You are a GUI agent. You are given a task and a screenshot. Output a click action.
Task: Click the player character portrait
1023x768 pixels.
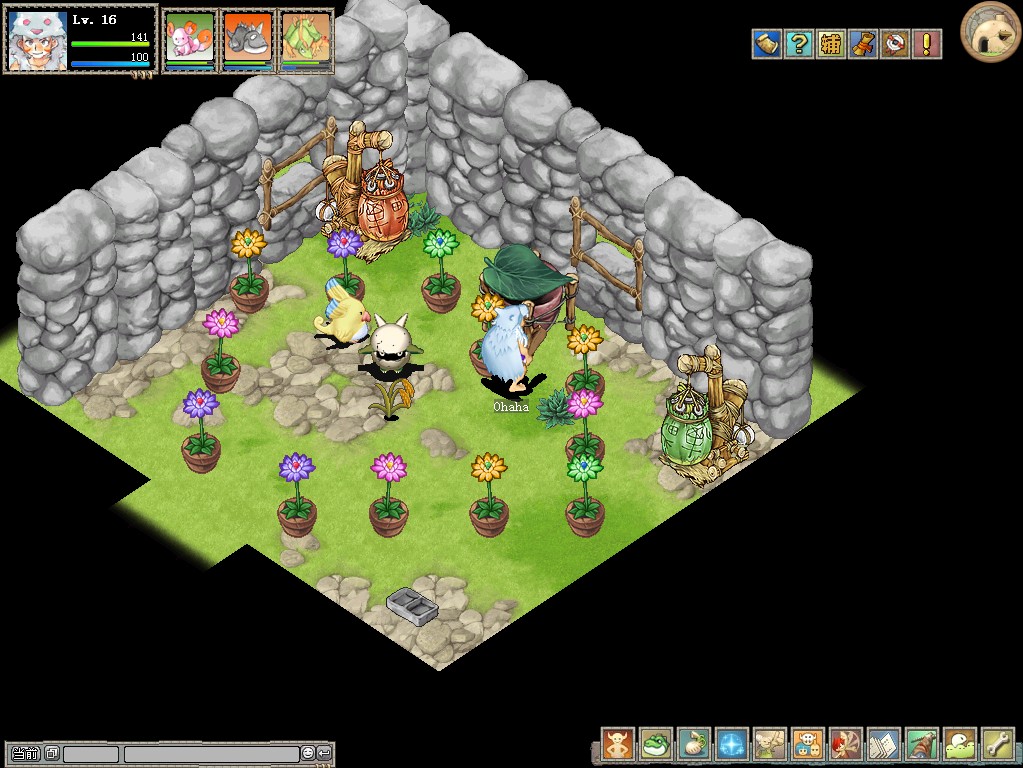point(38,40)
